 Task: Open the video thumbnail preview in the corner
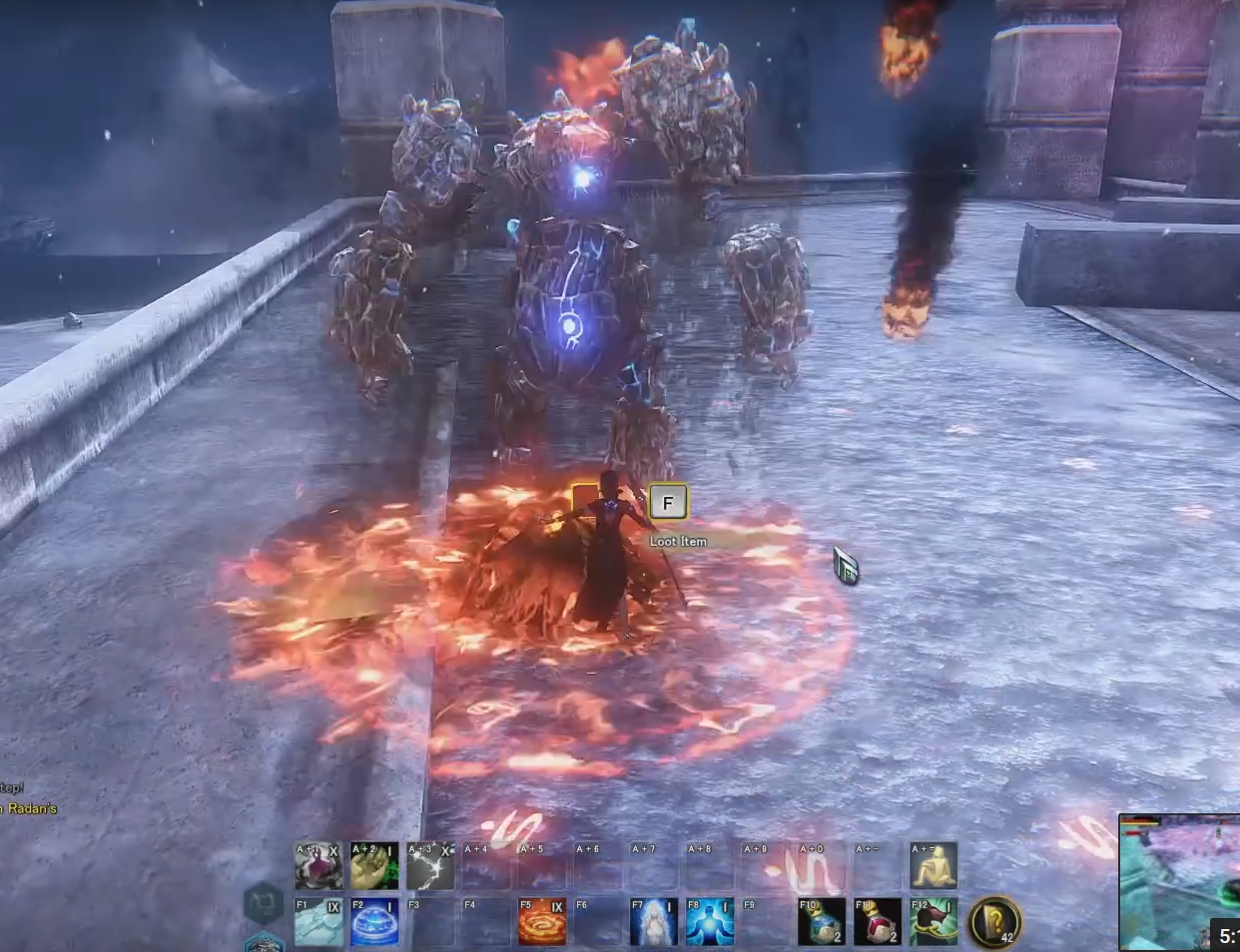click(1178, 882)
